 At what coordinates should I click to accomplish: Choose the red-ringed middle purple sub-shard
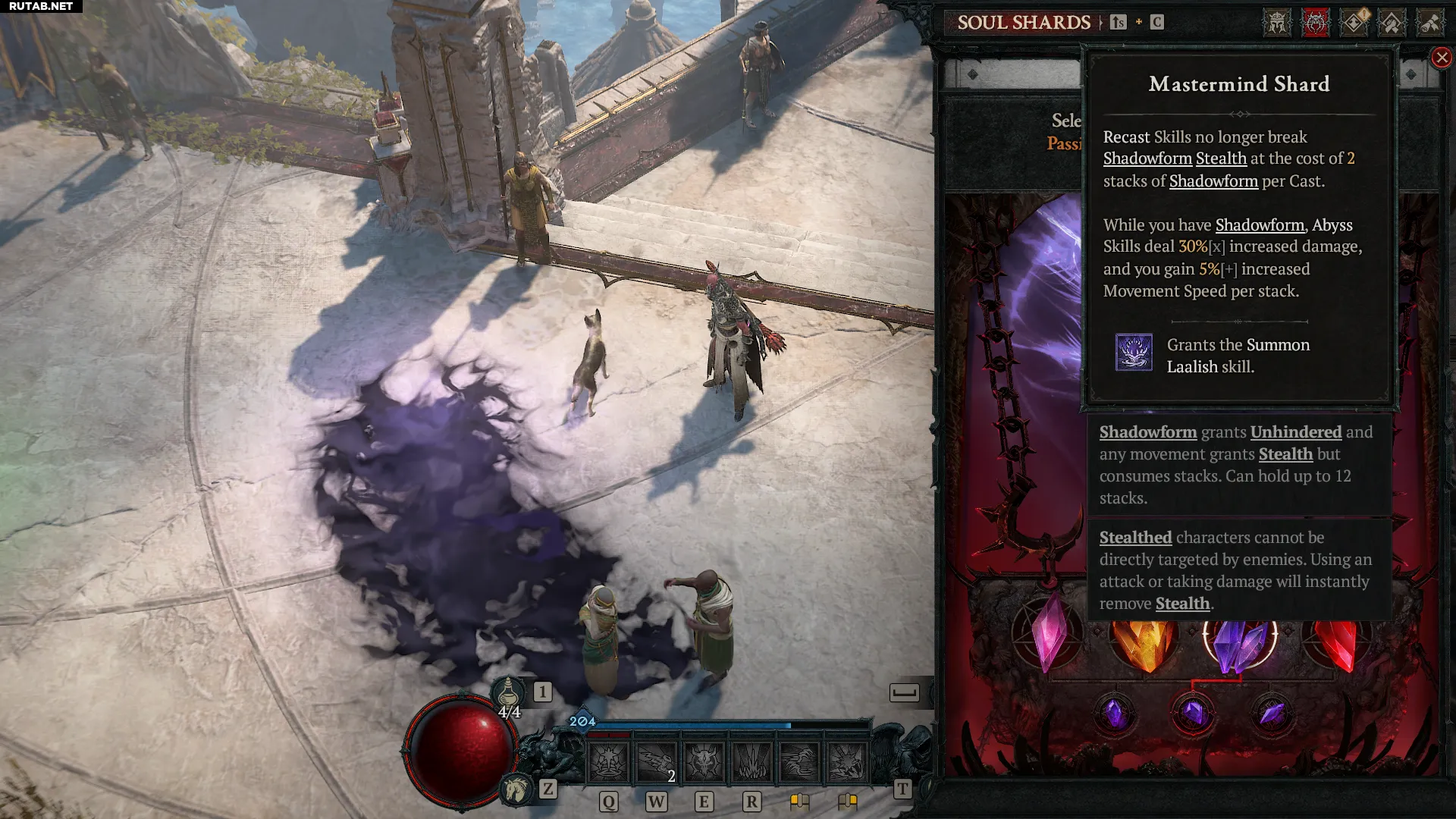pyautogui.click(x=1193, y=714)
